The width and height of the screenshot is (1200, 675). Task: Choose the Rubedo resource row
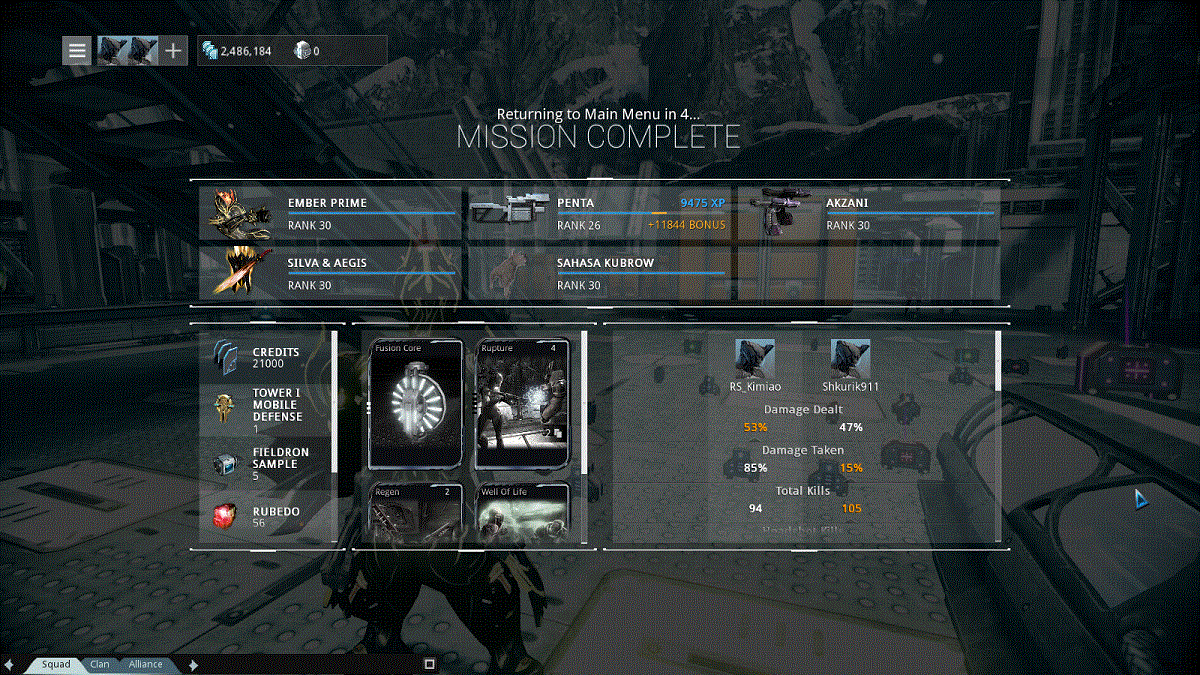(x=267, y=517)
